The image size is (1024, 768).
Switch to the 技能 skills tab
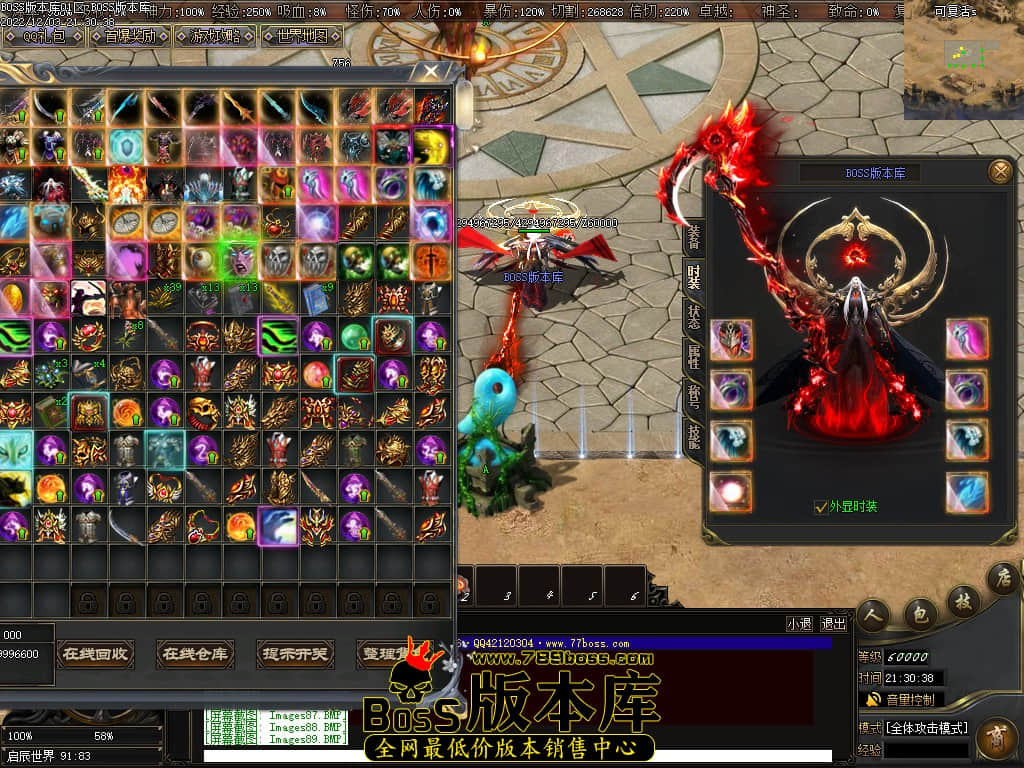(x=693, y=435)
